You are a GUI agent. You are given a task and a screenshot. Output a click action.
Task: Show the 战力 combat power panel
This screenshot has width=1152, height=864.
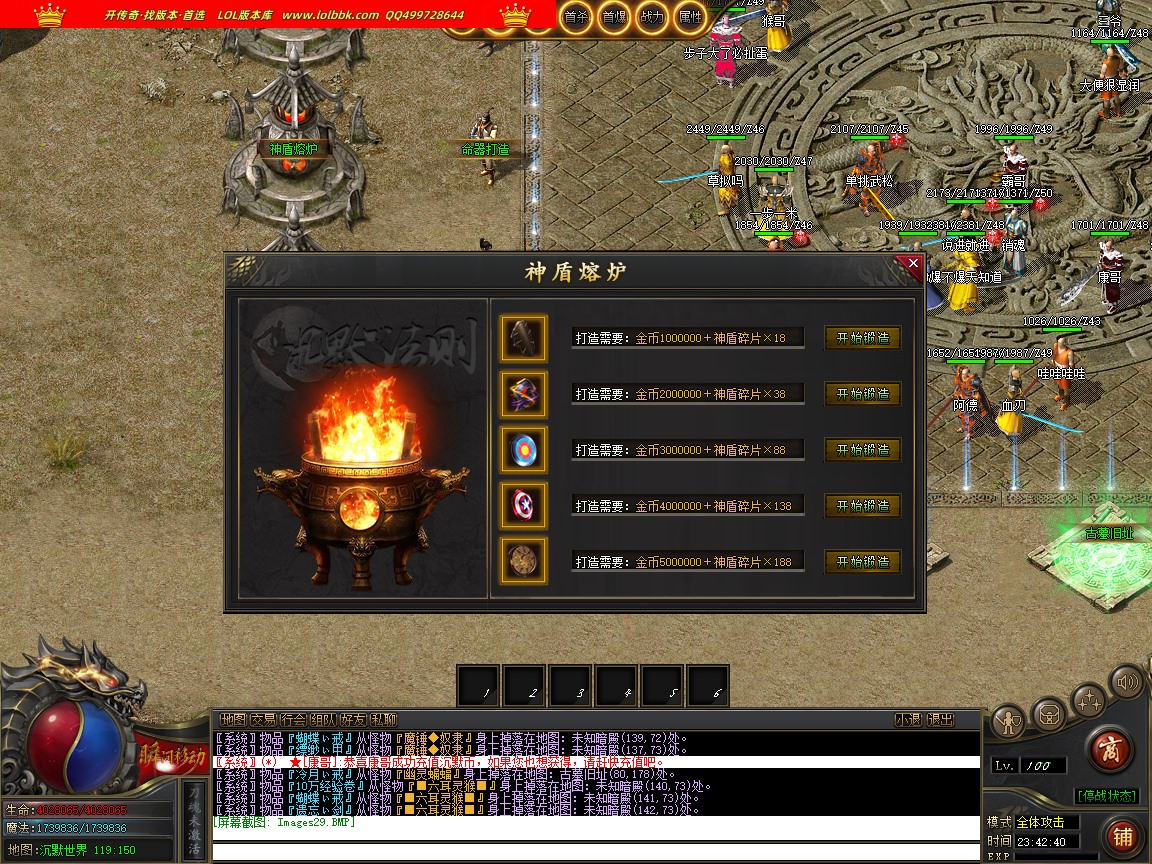click(651, 17)
